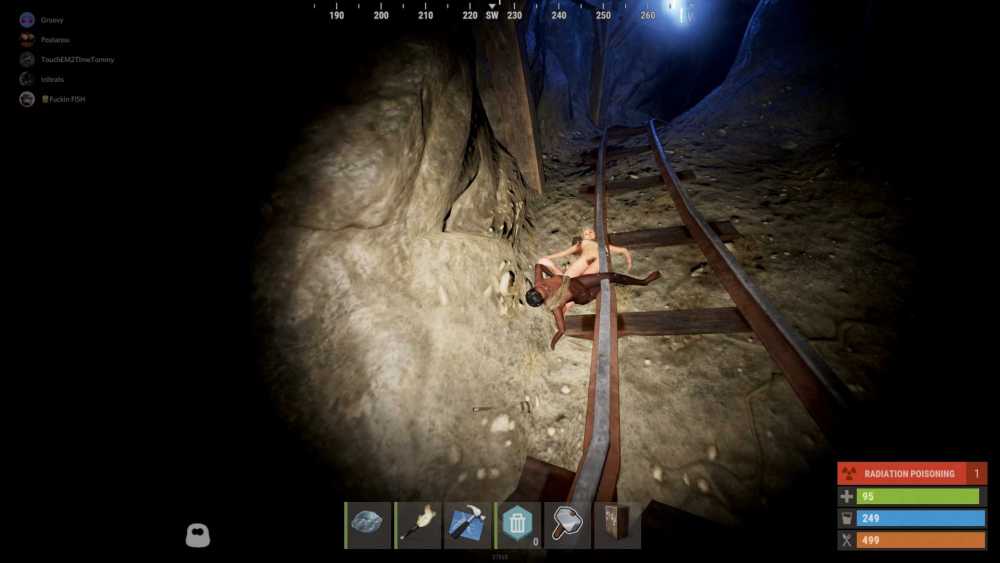Screen dimensions: 1000x563
Task: Select the rock in the hotbar
Action: click(x=369, y=525)
